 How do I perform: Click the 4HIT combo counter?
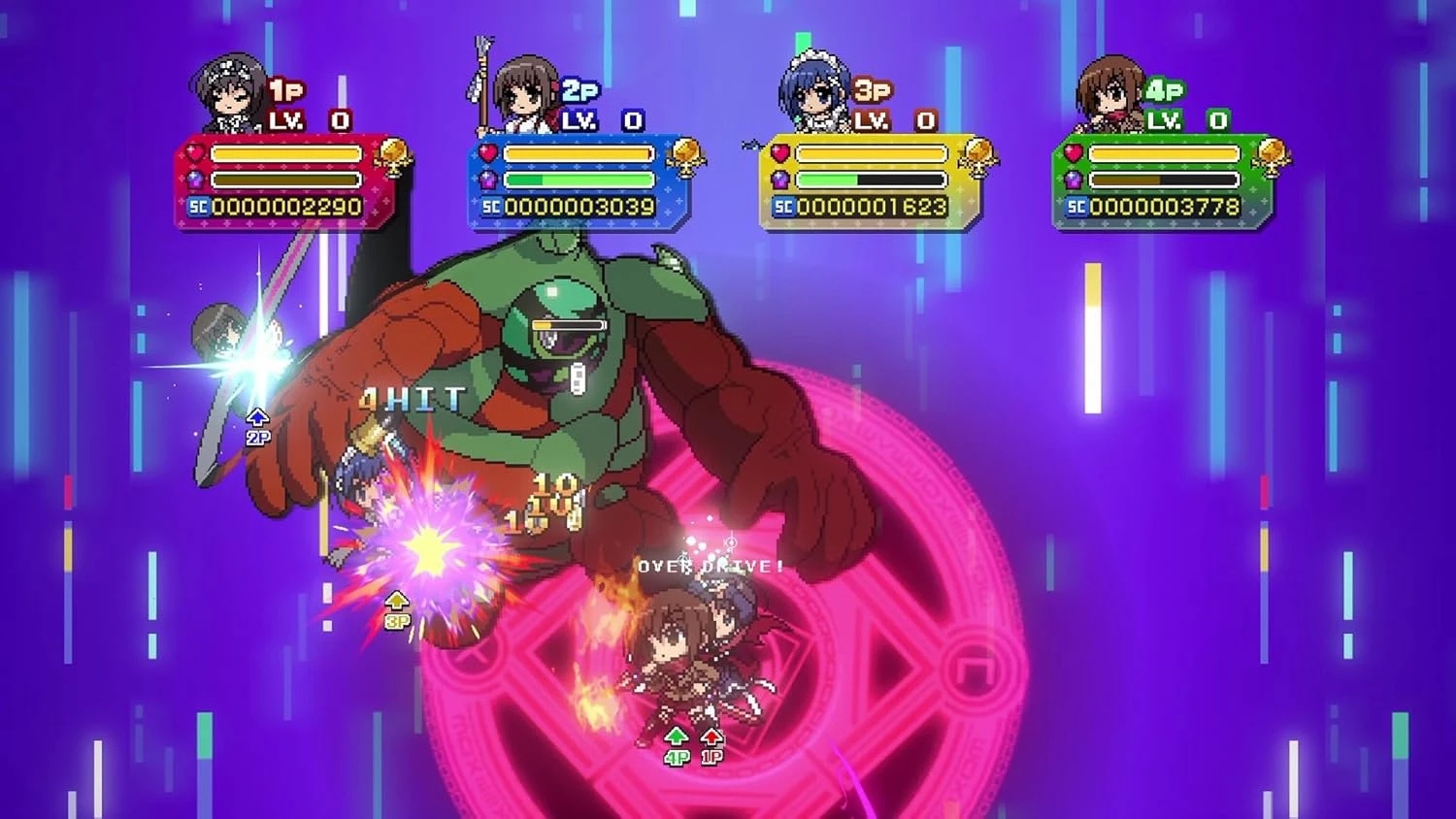412,395
